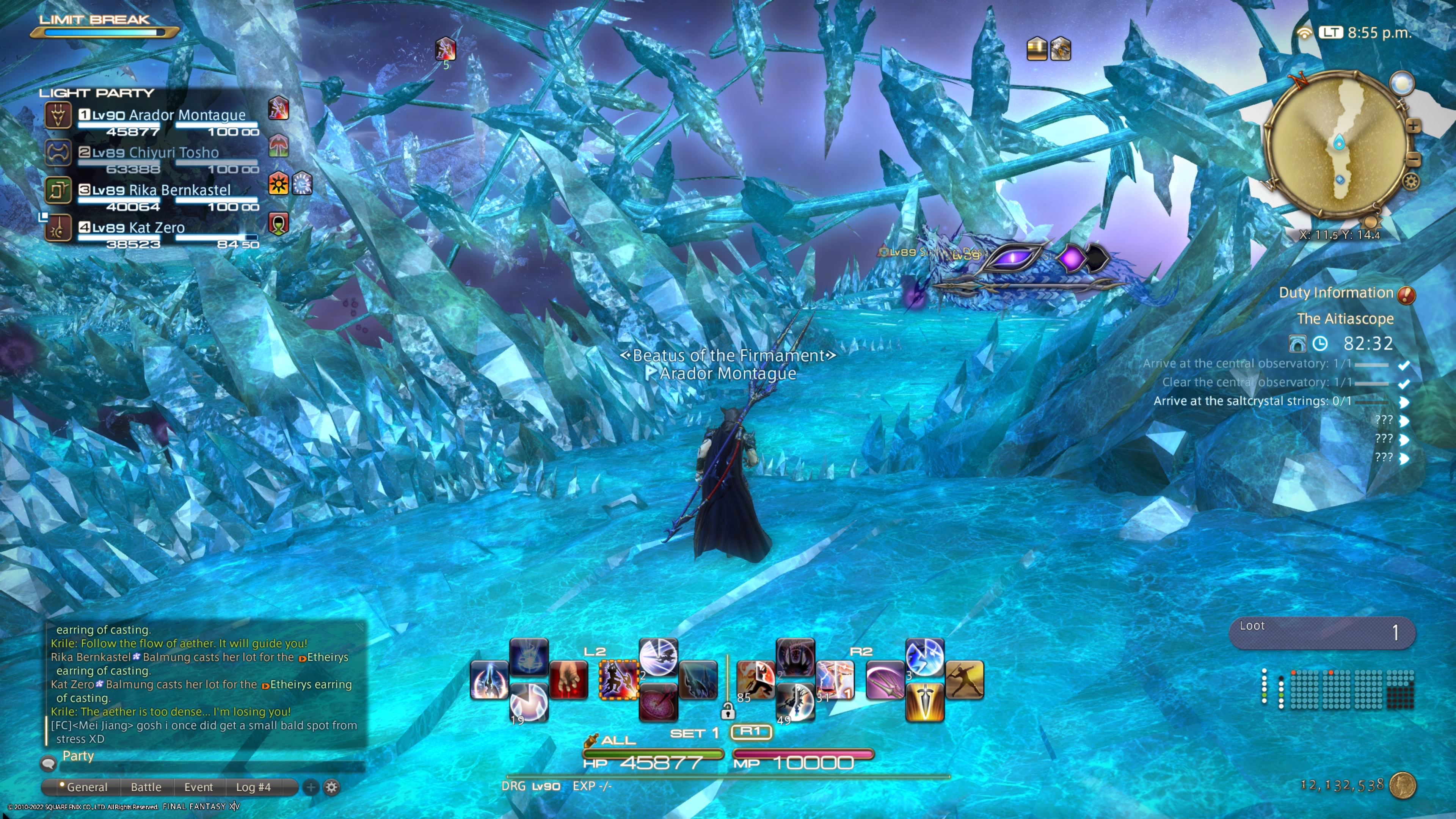1456x819 pixels.
Task: Toggle the hotbar padlock icon
Action: (x=728, y=711)
